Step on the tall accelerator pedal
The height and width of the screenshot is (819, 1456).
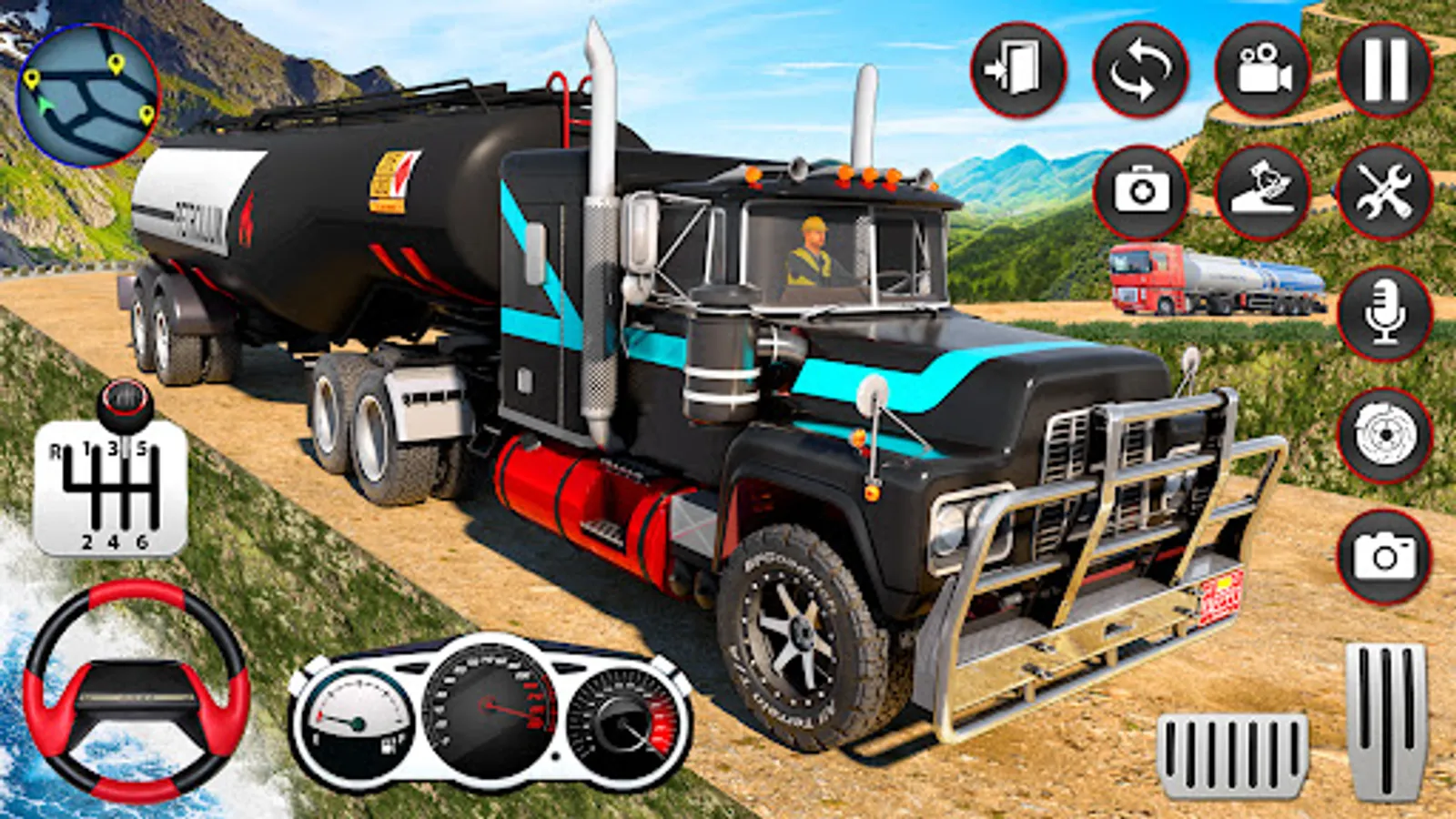click(x=1386, y=719)
